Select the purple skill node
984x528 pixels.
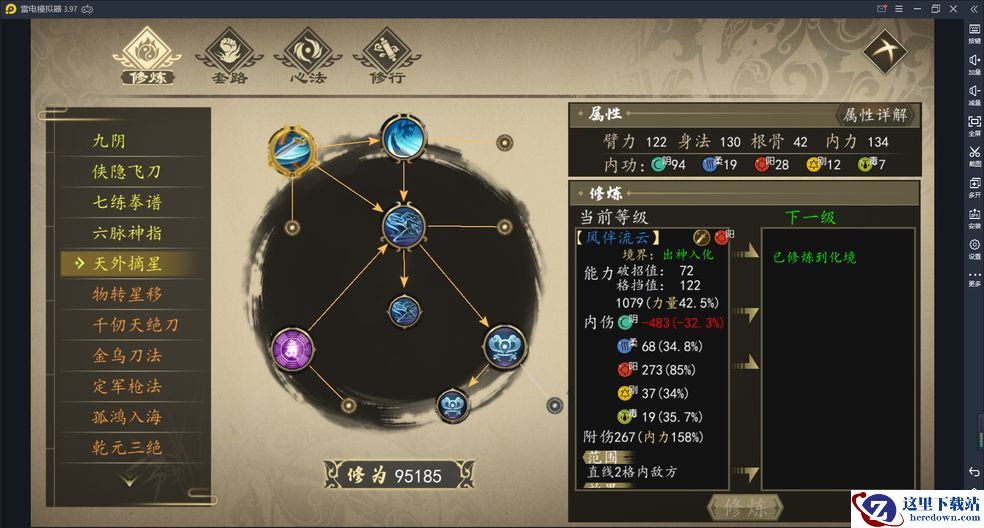tap(293, 349)
